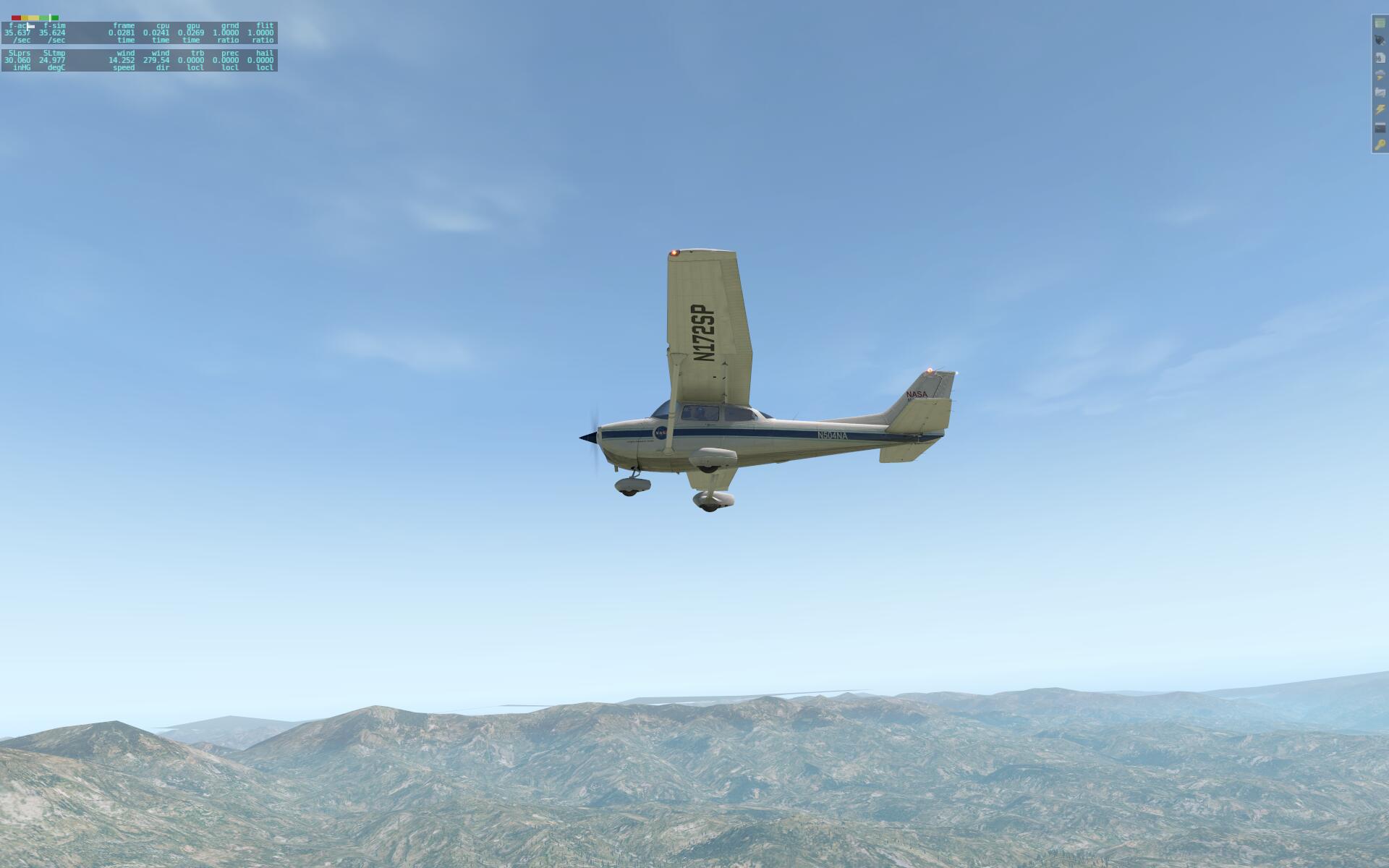Open the flight file document icon
Image resolution: width=1389 pixels, height=868 pixels.
1378,59
